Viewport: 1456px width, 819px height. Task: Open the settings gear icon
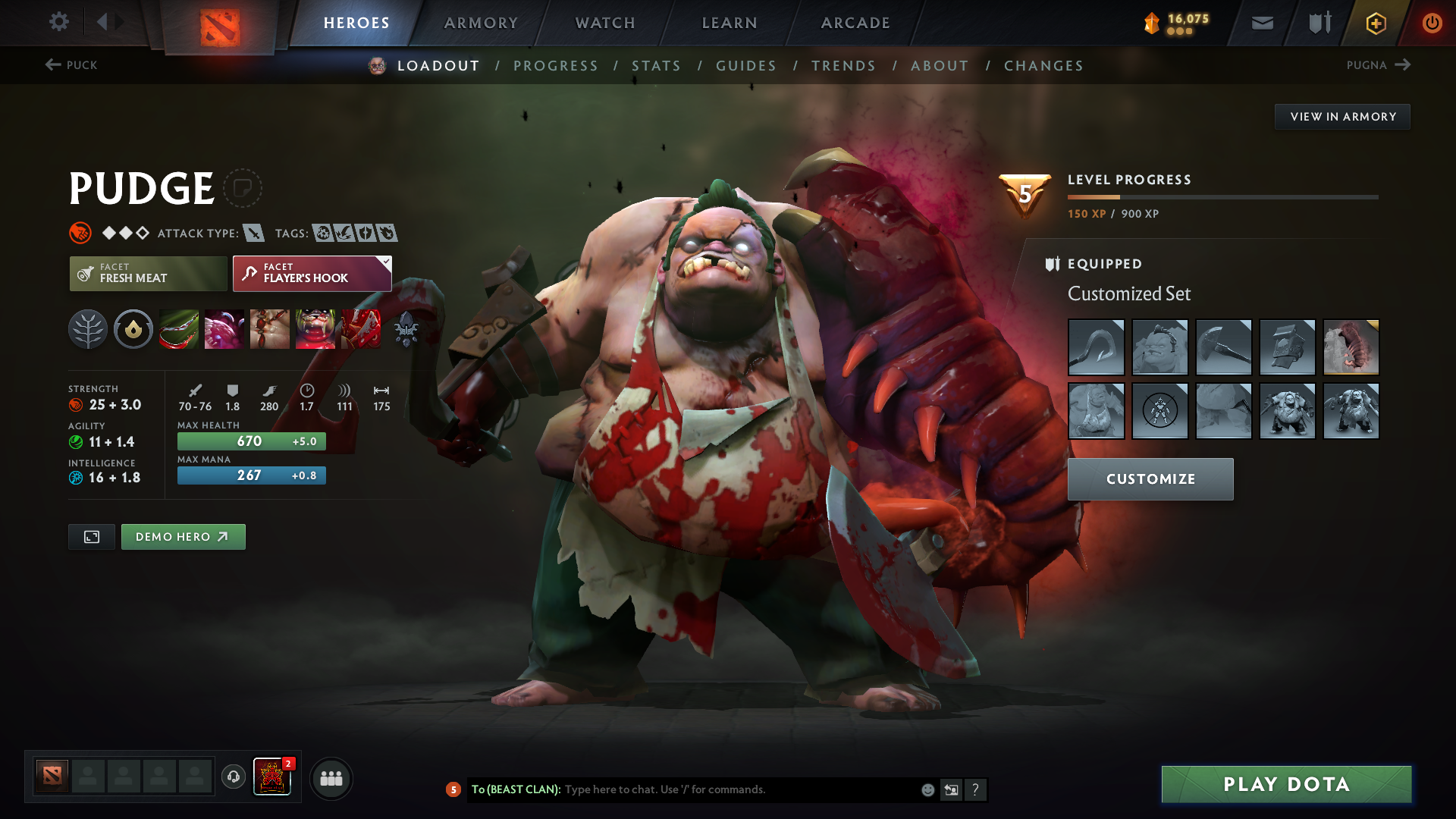59,23
